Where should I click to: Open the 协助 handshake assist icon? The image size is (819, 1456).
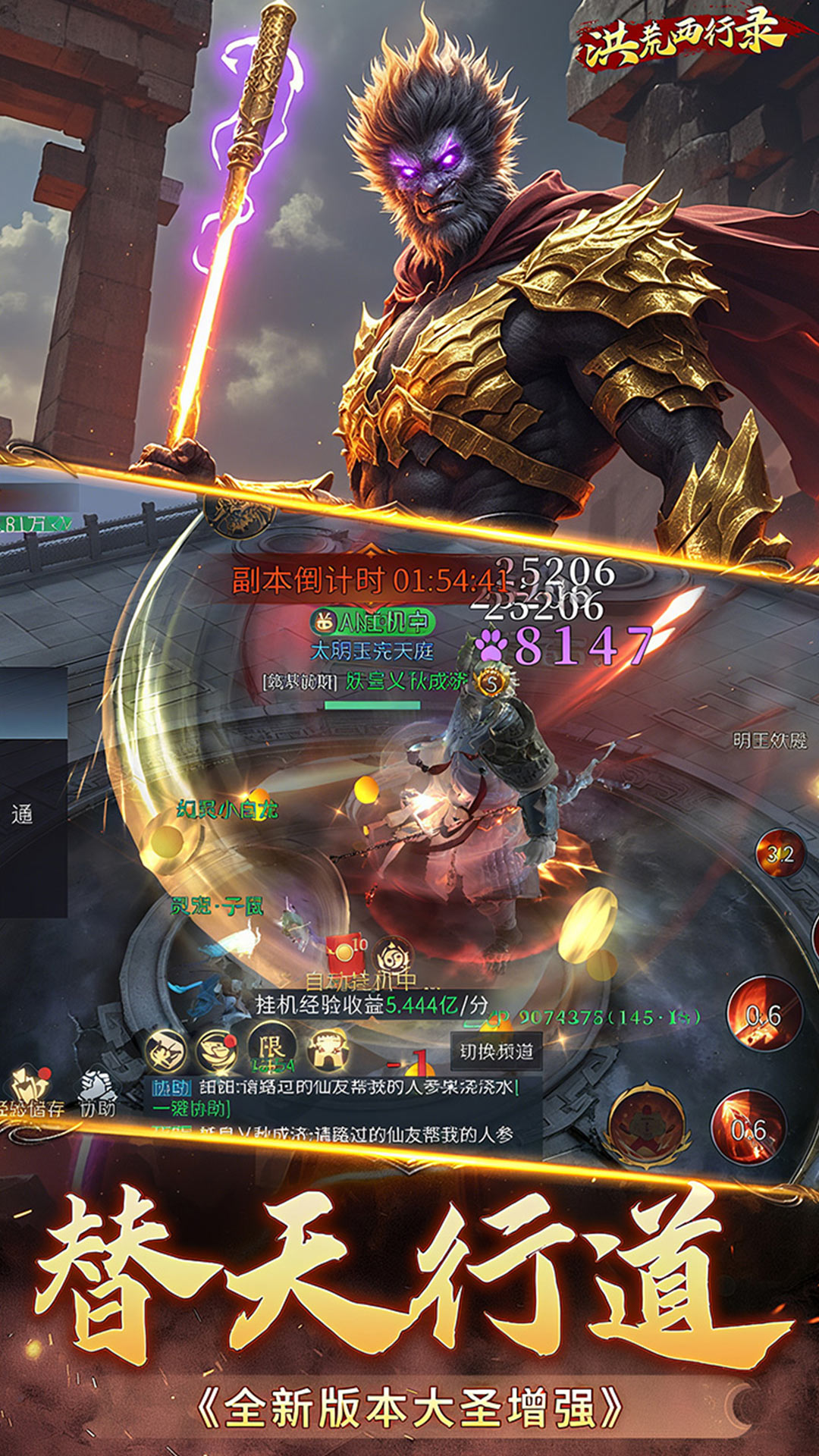point(98,1092)
